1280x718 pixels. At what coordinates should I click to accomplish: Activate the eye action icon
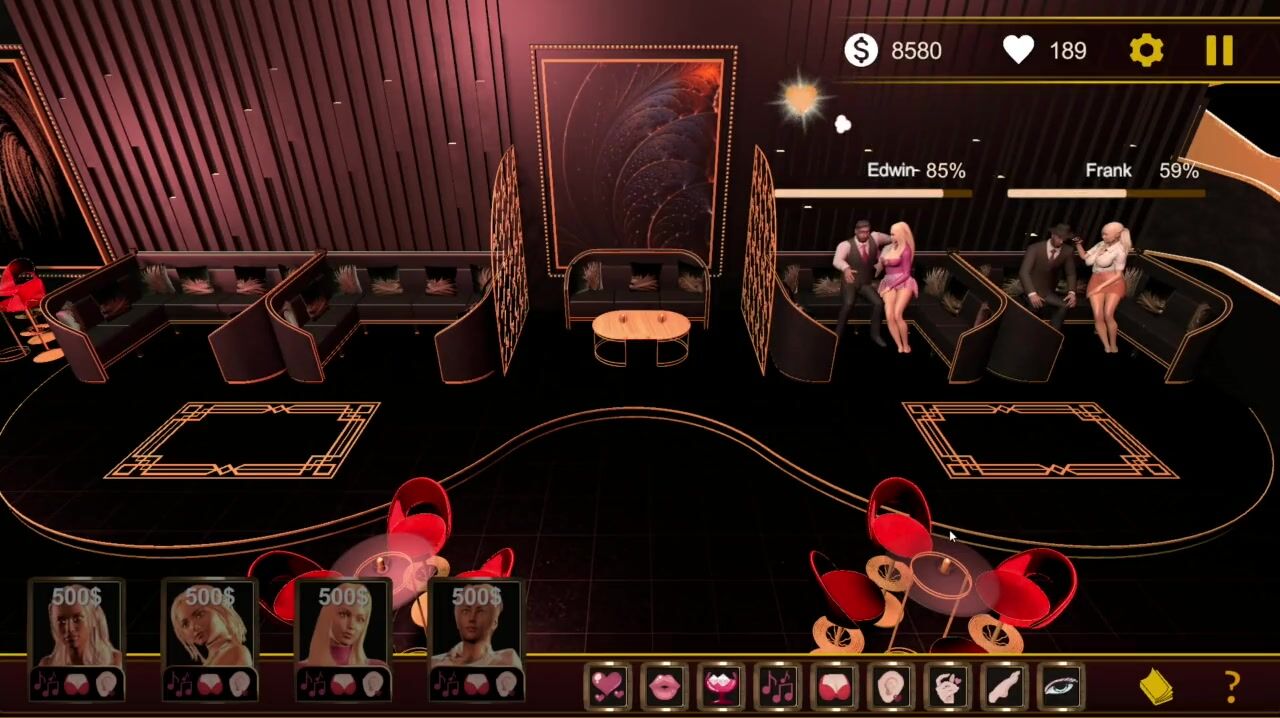[1061, 686]
